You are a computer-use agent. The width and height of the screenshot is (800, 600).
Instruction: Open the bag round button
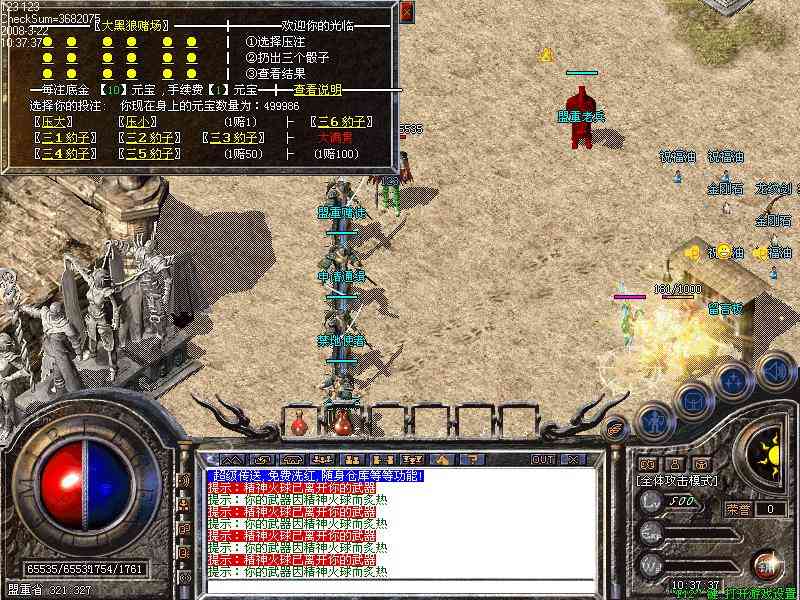point(693,398)
